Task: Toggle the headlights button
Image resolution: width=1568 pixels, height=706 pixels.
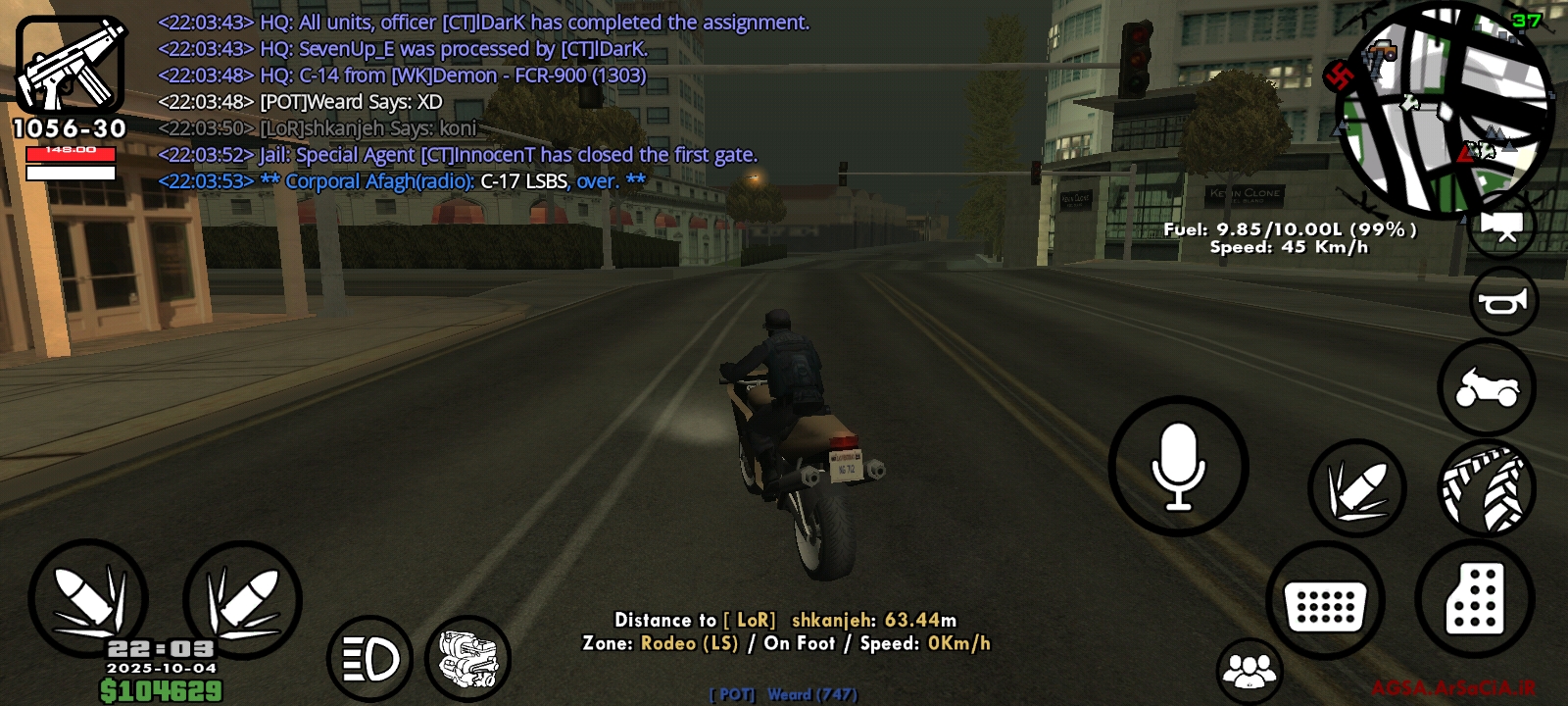Action: pyautogui.click(x=370, y=658)
